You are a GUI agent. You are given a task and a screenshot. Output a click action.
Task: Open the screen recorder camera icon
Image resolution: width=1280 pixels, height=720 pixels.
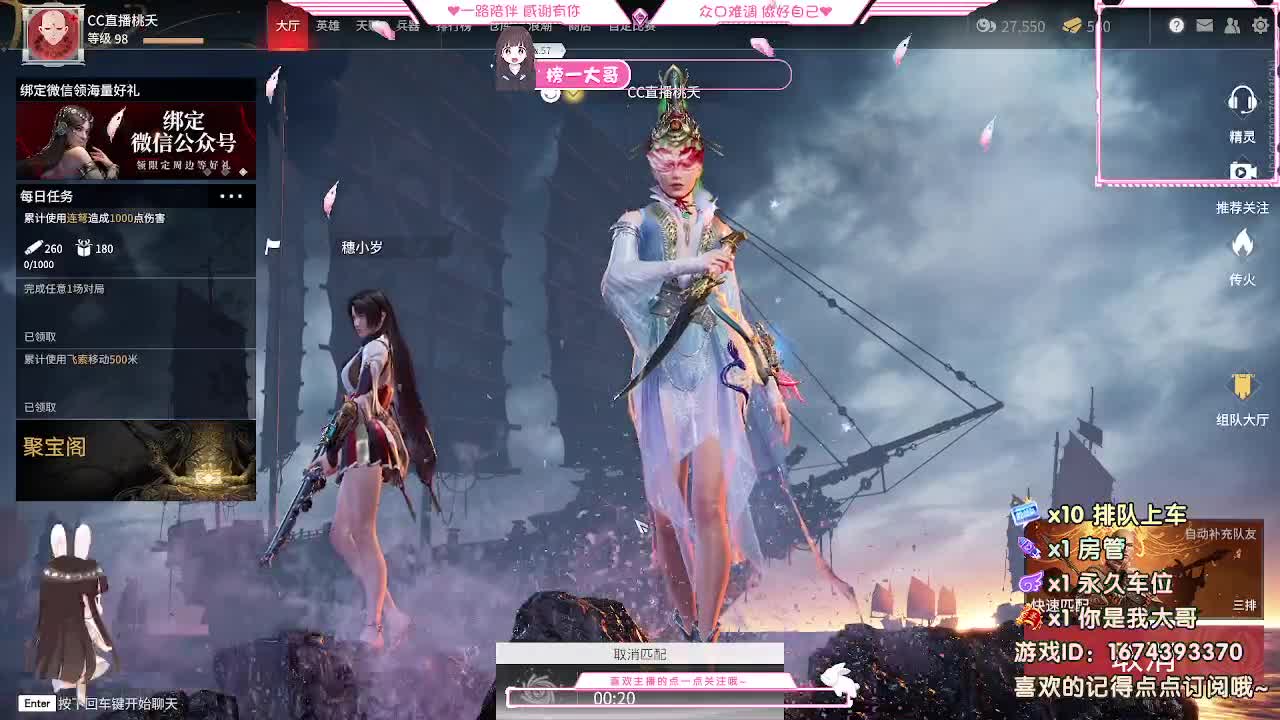point(1242,172)
